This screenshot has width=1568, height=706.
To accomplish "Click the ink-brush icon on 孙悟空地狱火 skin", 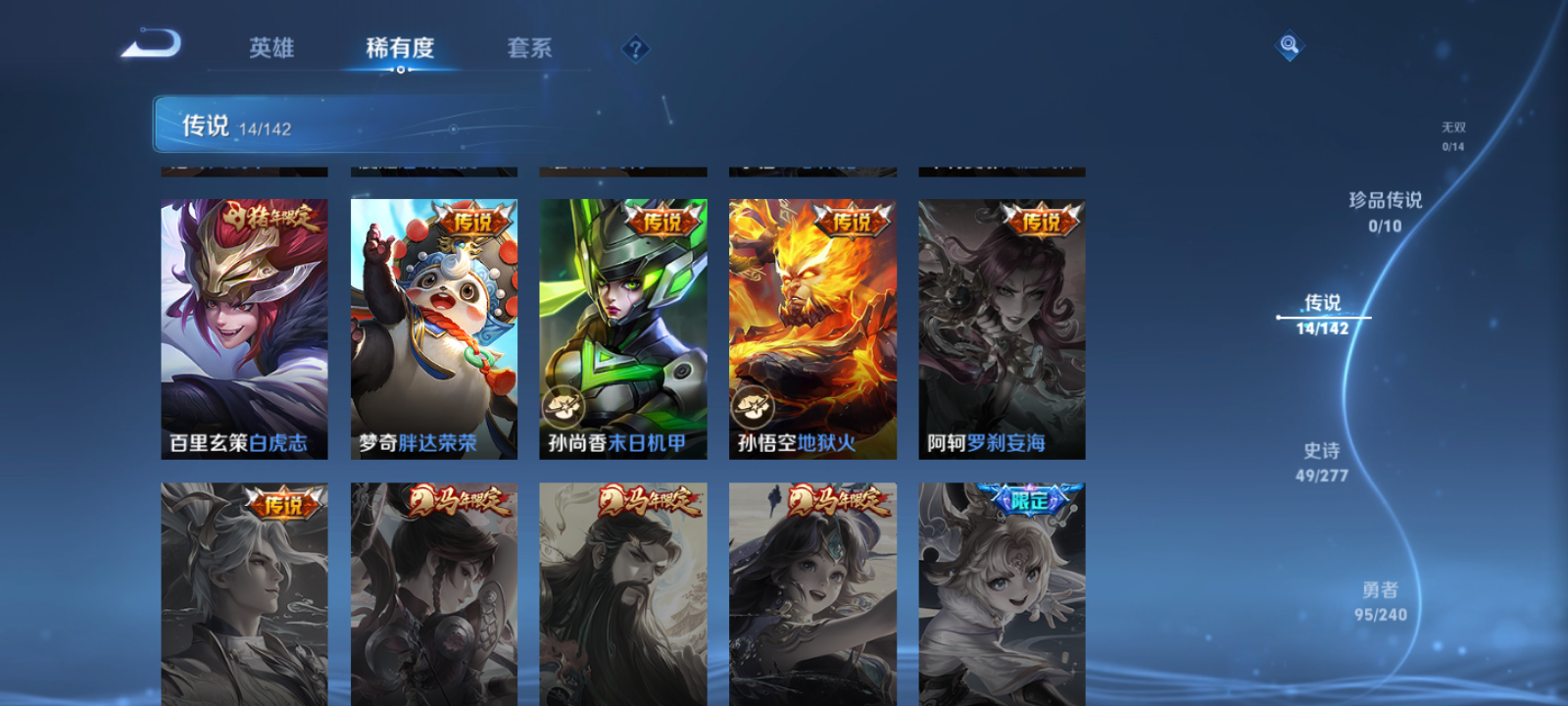I will tap(752, 404).
